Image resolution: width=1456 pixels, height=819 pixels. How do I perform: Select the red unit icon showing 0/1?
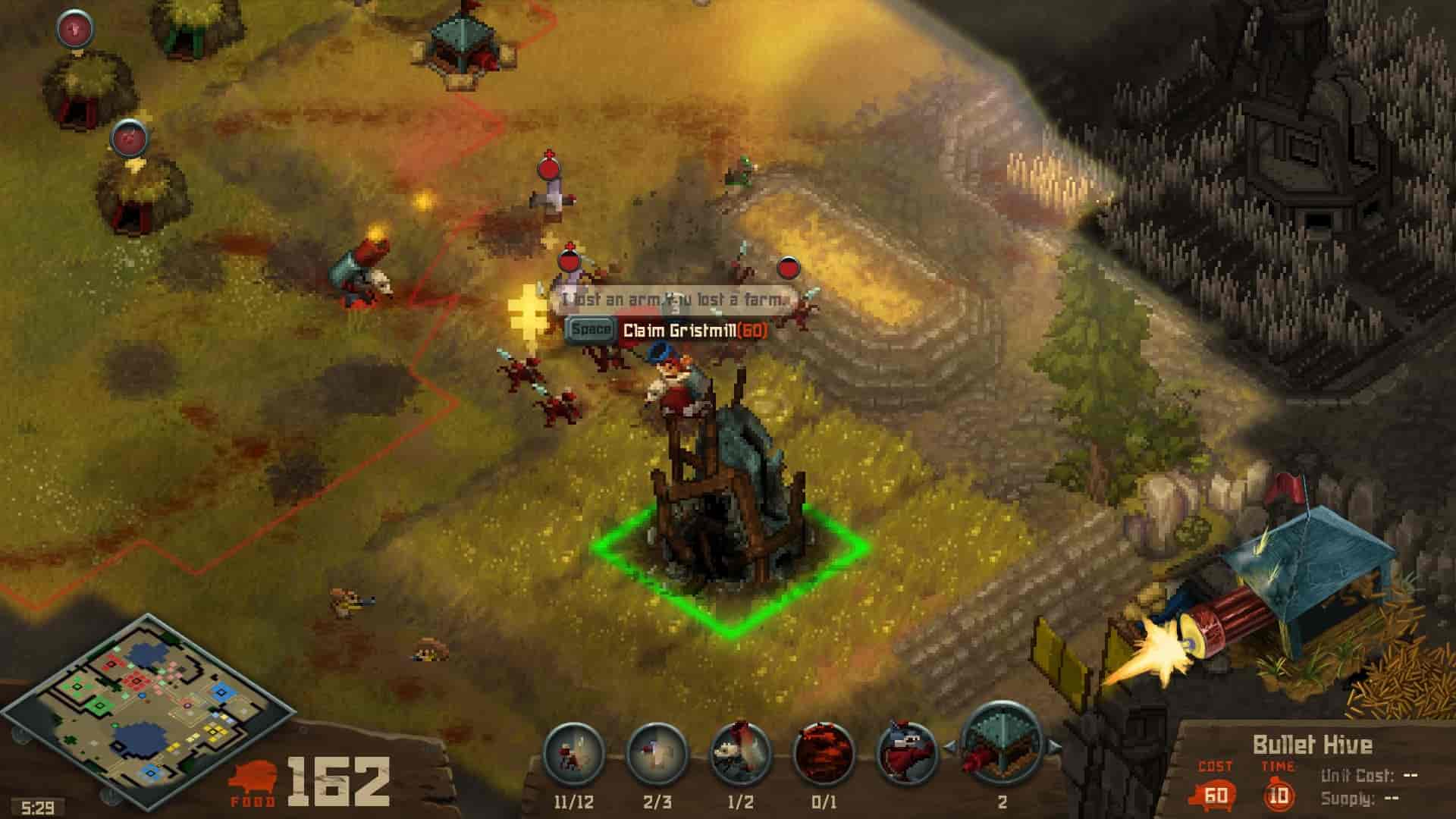[x=824, y=755]
